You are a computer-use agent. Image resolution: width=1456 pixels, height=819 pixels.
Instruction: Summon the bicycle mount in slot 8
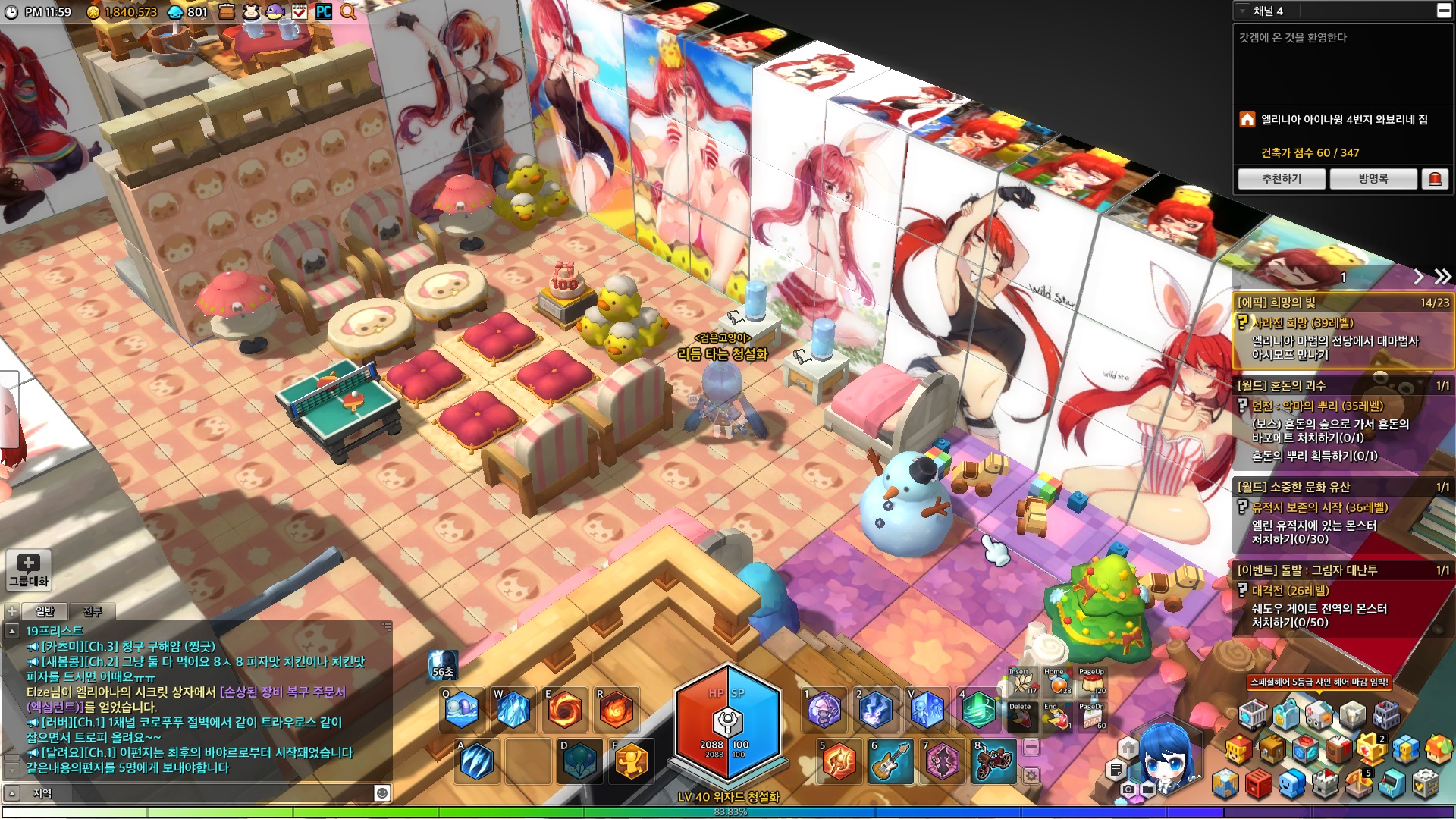[993, 761]
